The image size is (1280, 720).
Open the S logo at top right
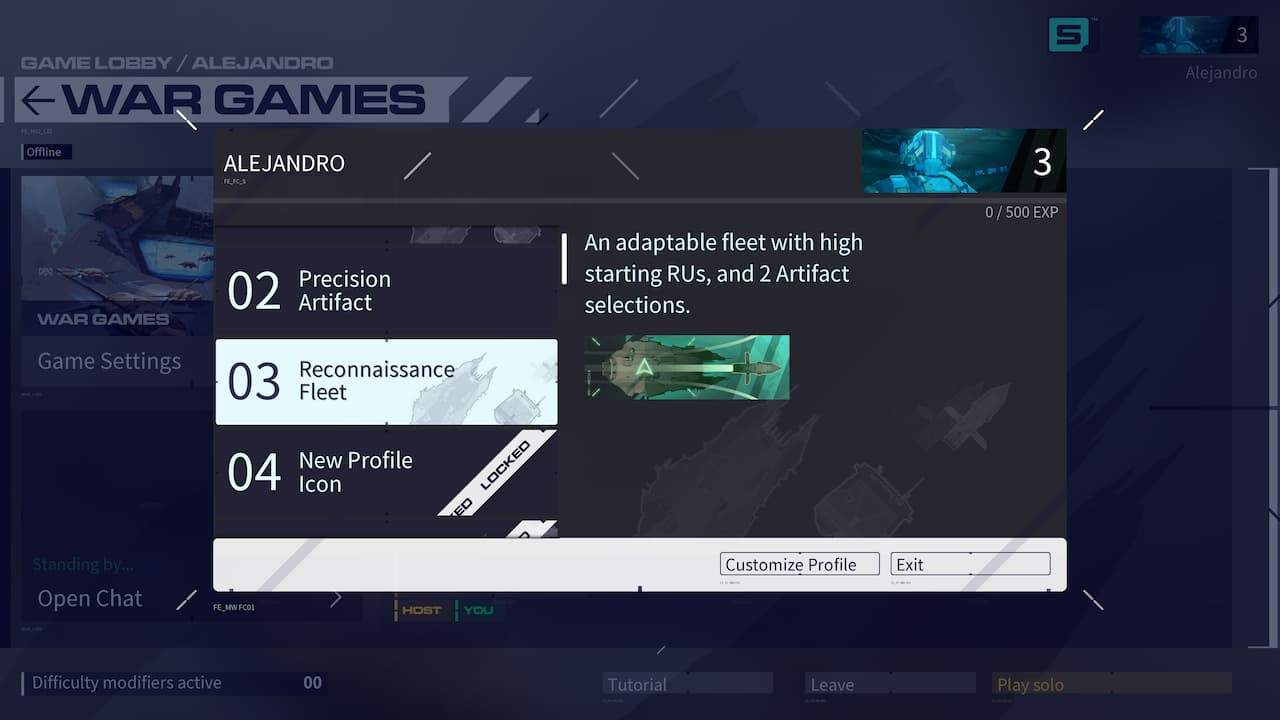point(1073,32)
